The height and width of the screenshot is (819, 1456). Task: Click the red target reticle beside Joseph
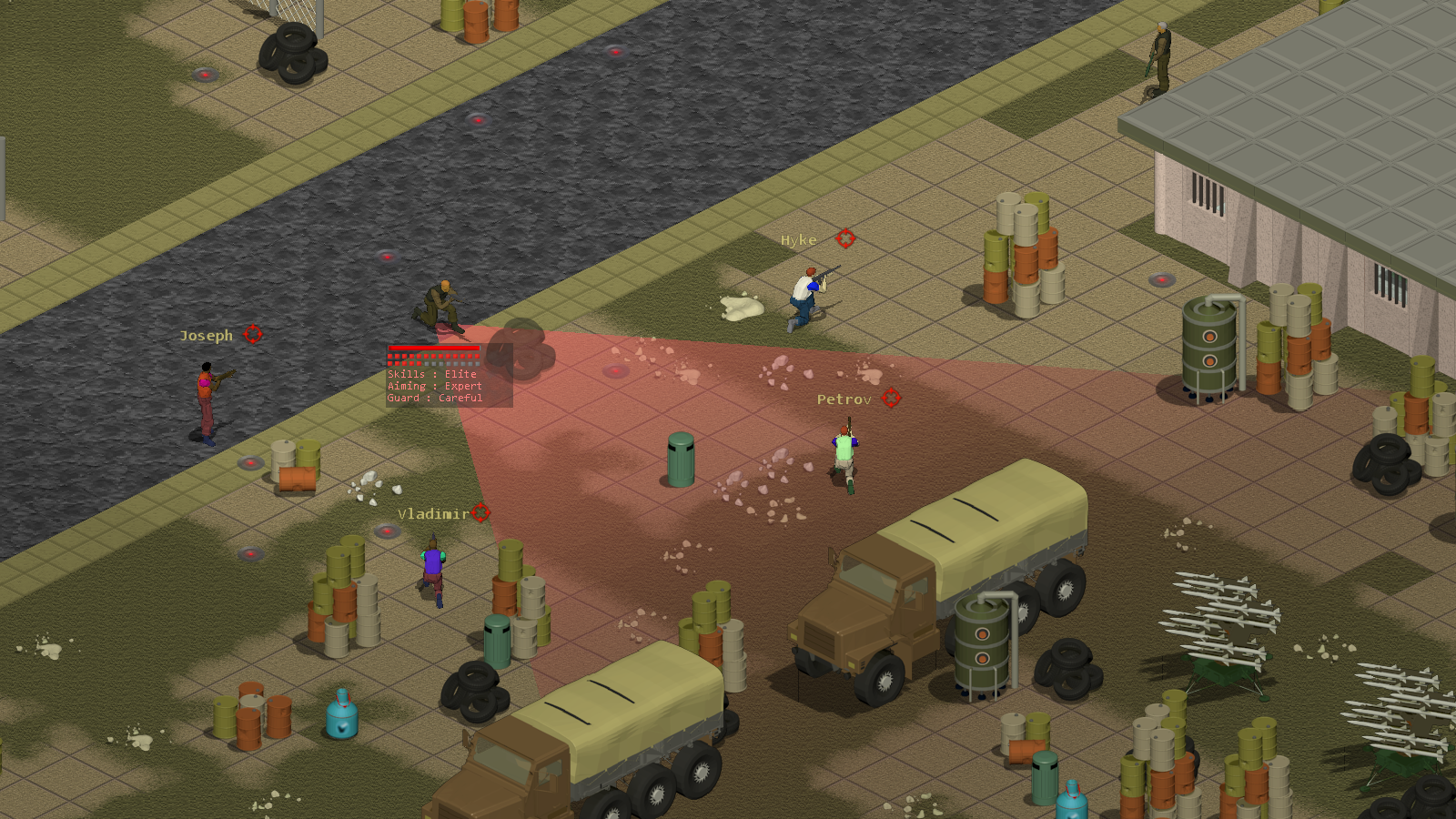click(x=252, y=334)
